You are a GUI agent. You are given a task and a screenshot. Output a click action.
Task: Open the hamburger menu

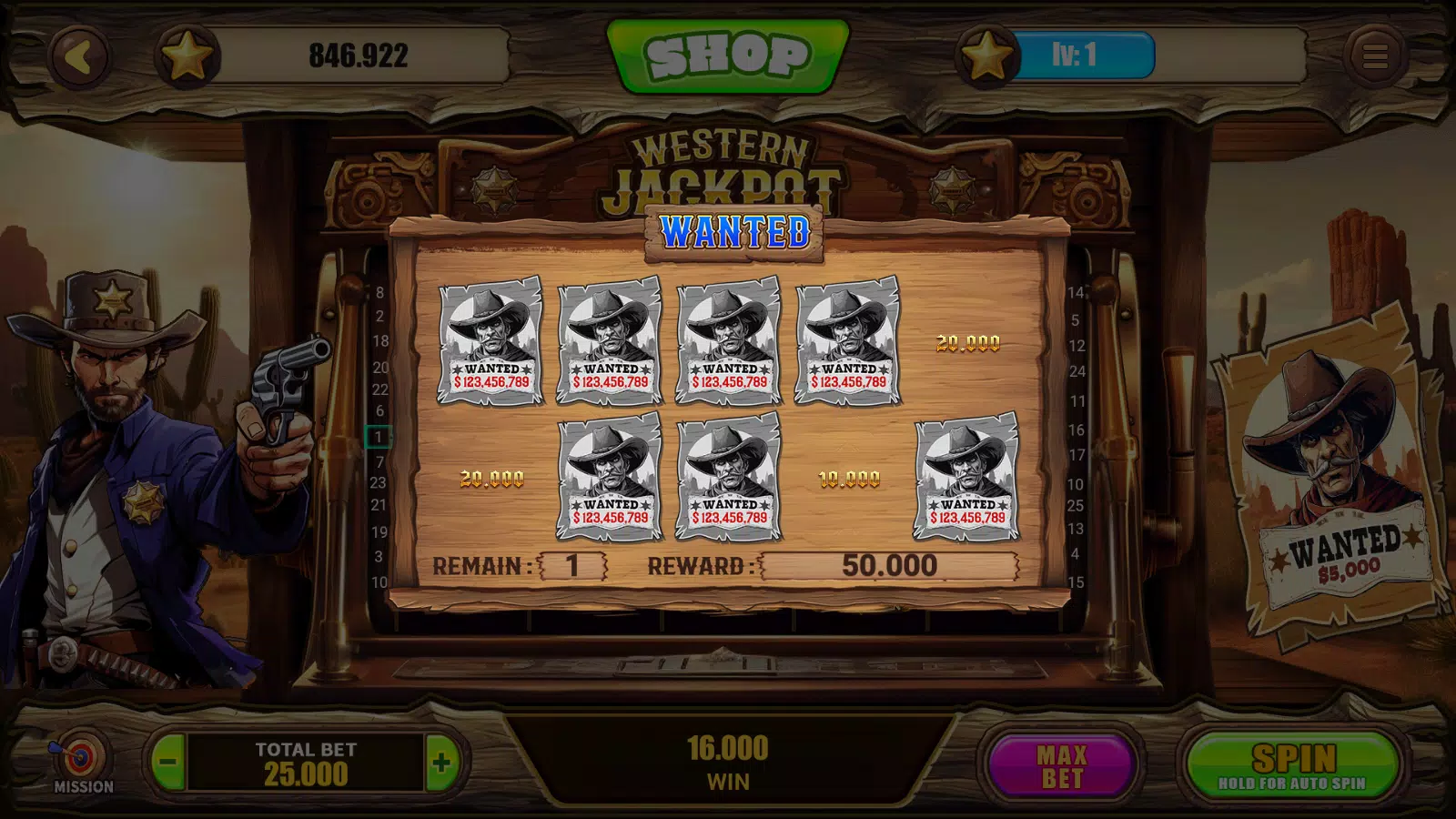tap(1374, 56)
